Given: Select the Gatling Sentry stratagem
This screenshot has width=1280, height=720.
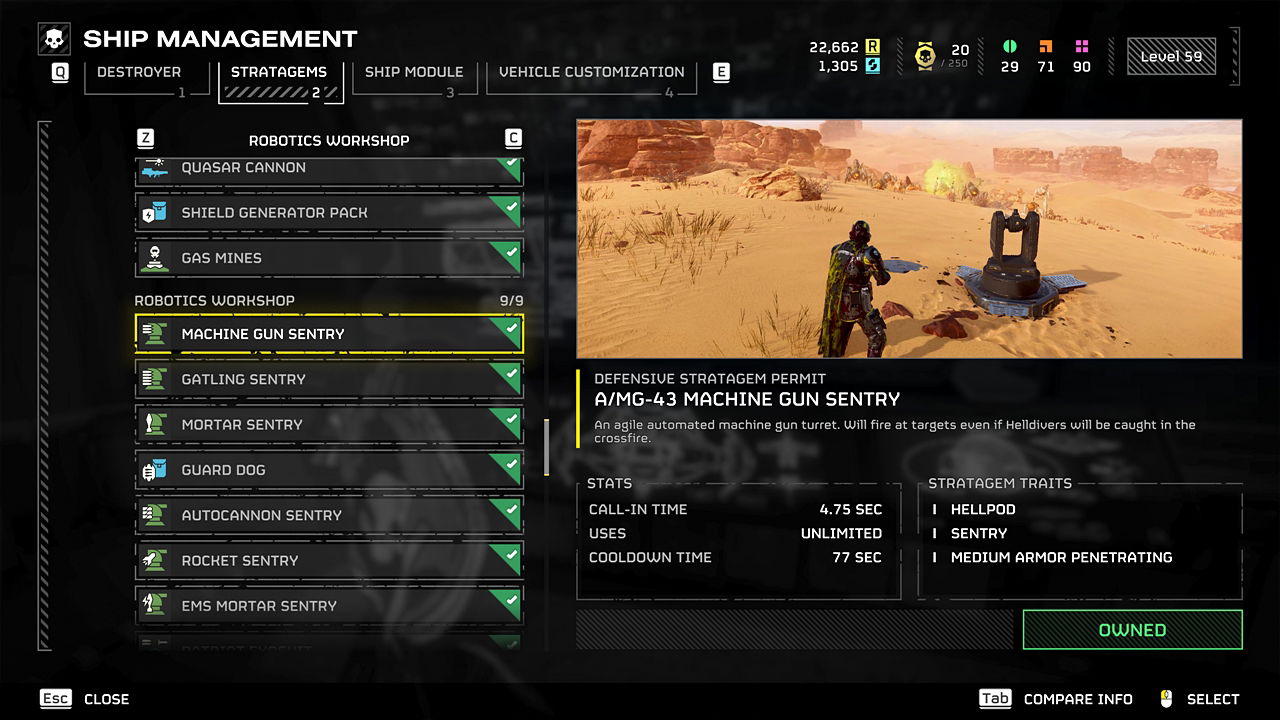Looking at the screenshot, I should coord(328,379).
